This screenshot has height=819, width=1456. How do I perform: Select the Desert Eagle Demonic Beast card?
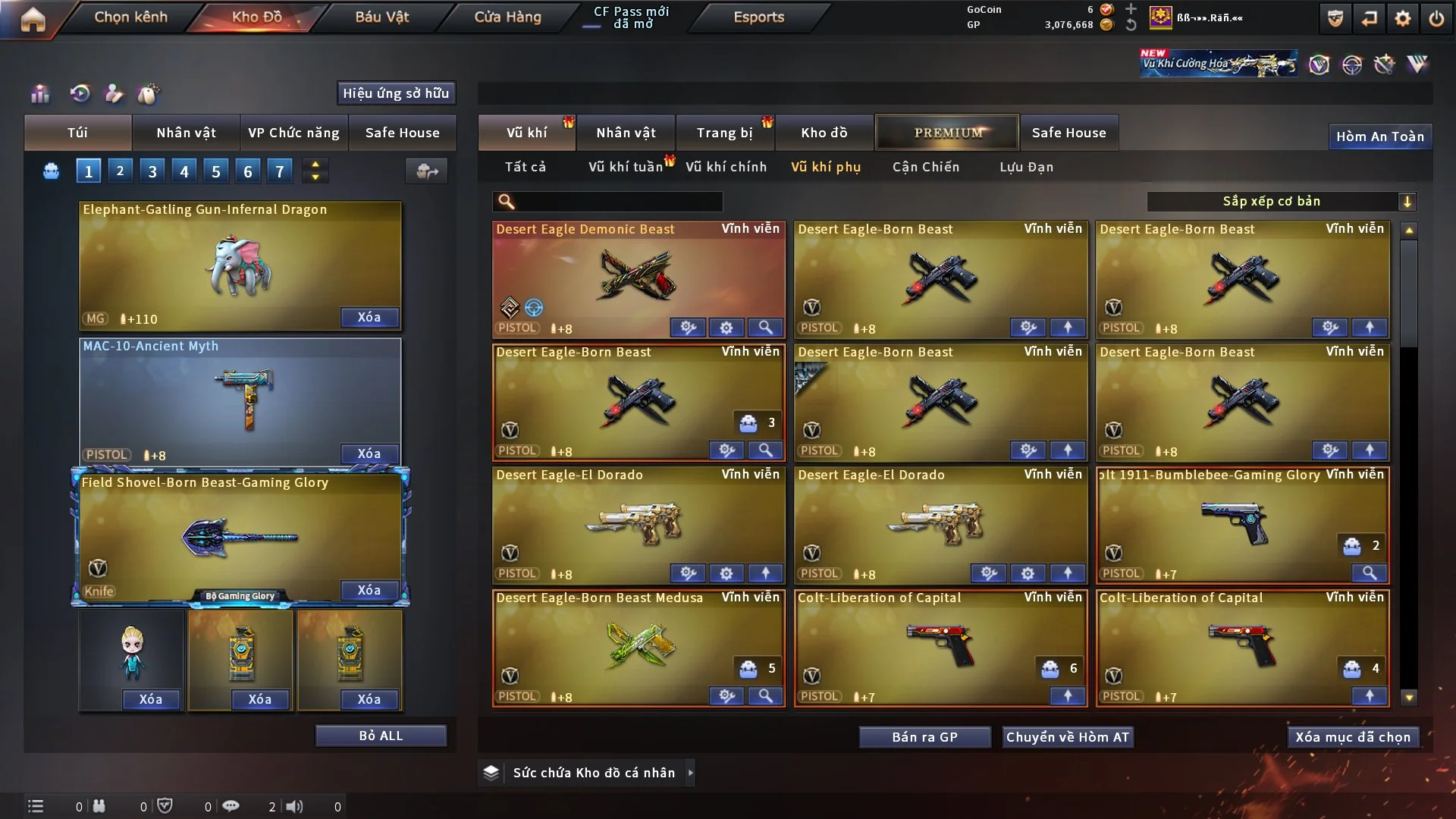[x=638, y=277]
